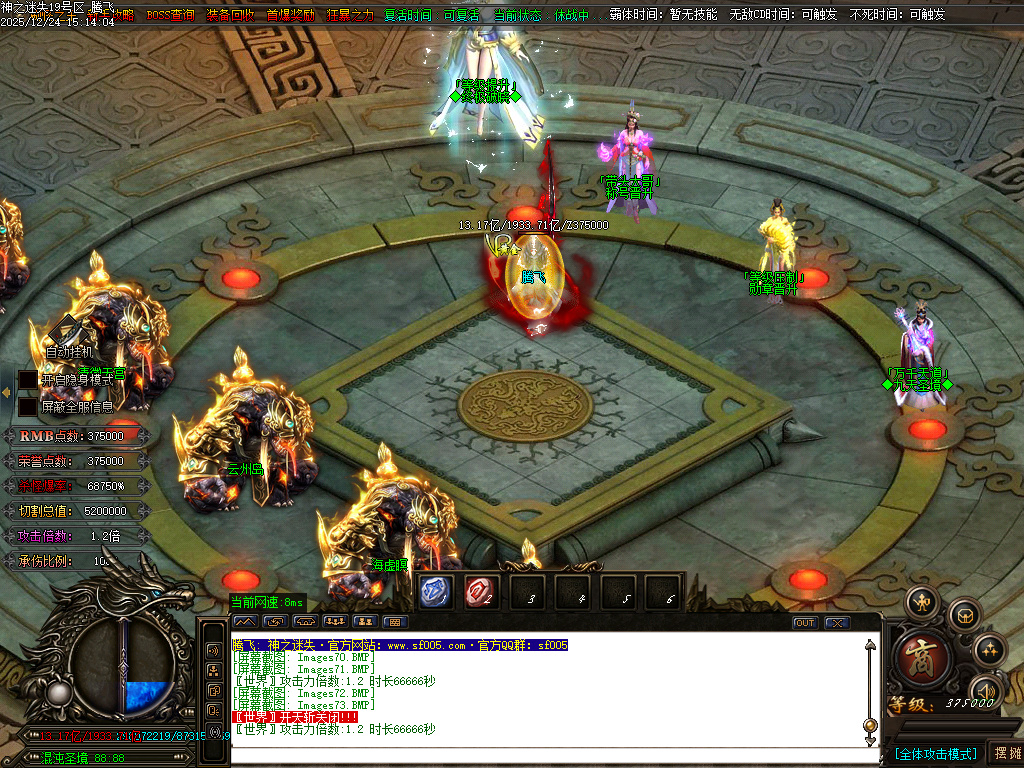Switch the 全体攻击模式 attack mode
The height and width of the screenshot is (768, 1024).
935,753
